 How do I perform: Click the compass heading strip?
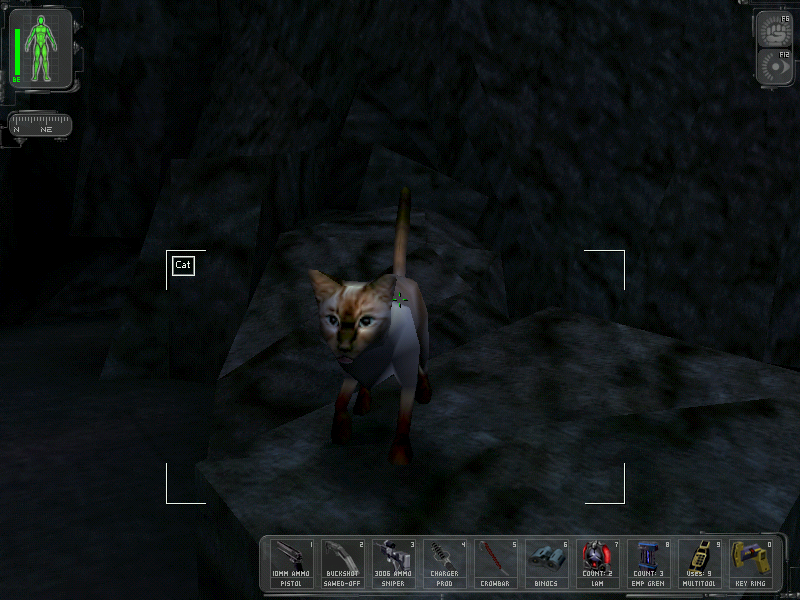40,126
